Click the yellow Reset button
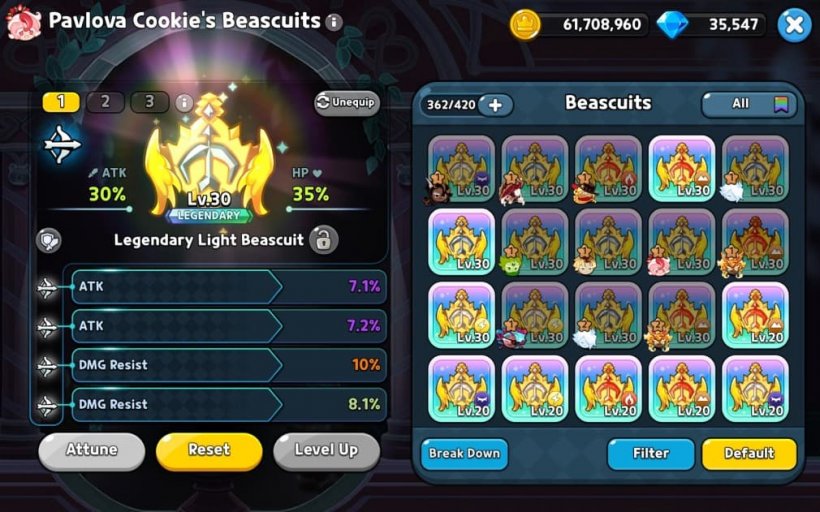The height and width of the screenshot is (512, 820). (x=209, y=450)
